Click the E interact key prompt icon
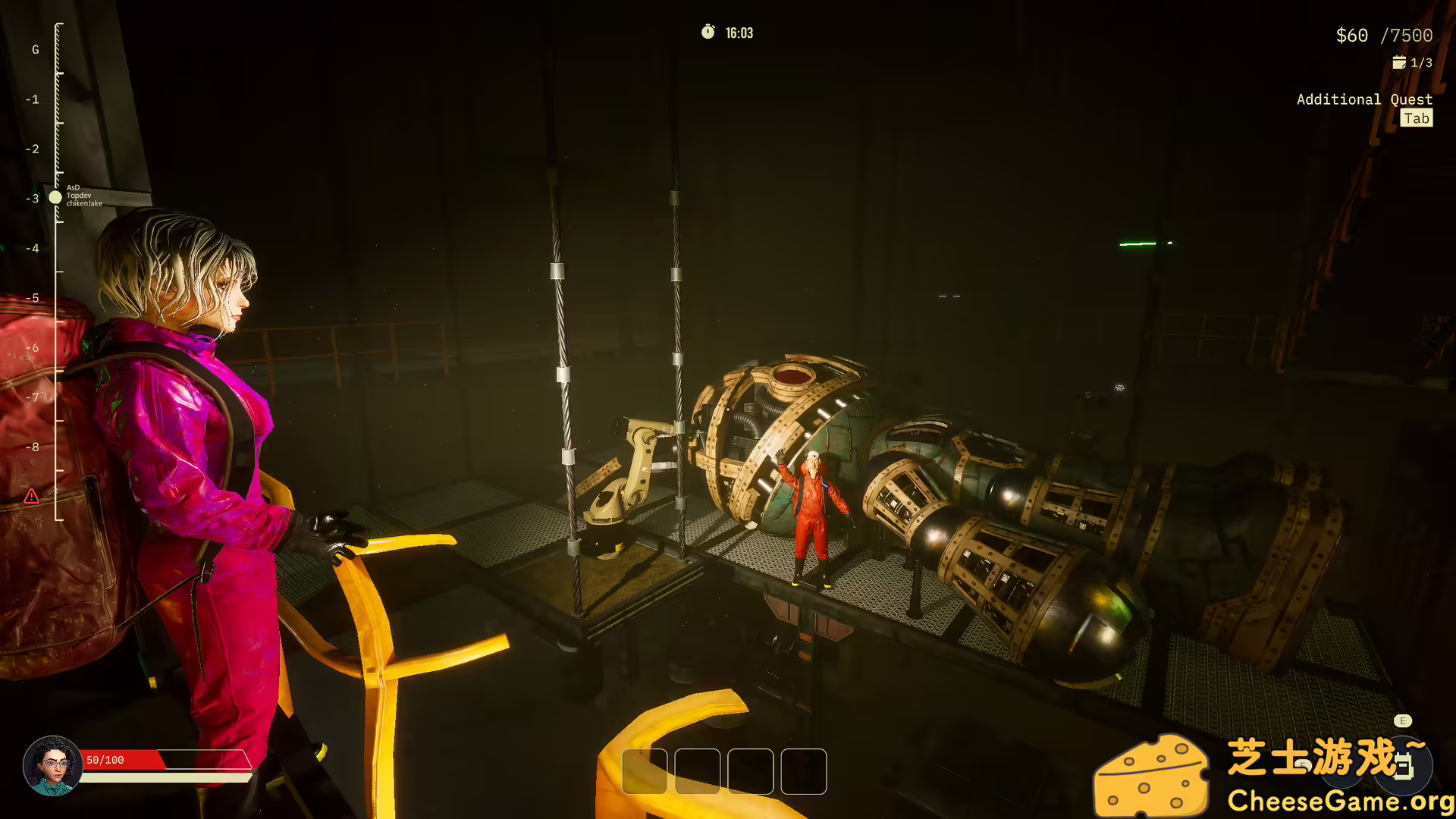1456x819 pixels. click(1402, 721)
